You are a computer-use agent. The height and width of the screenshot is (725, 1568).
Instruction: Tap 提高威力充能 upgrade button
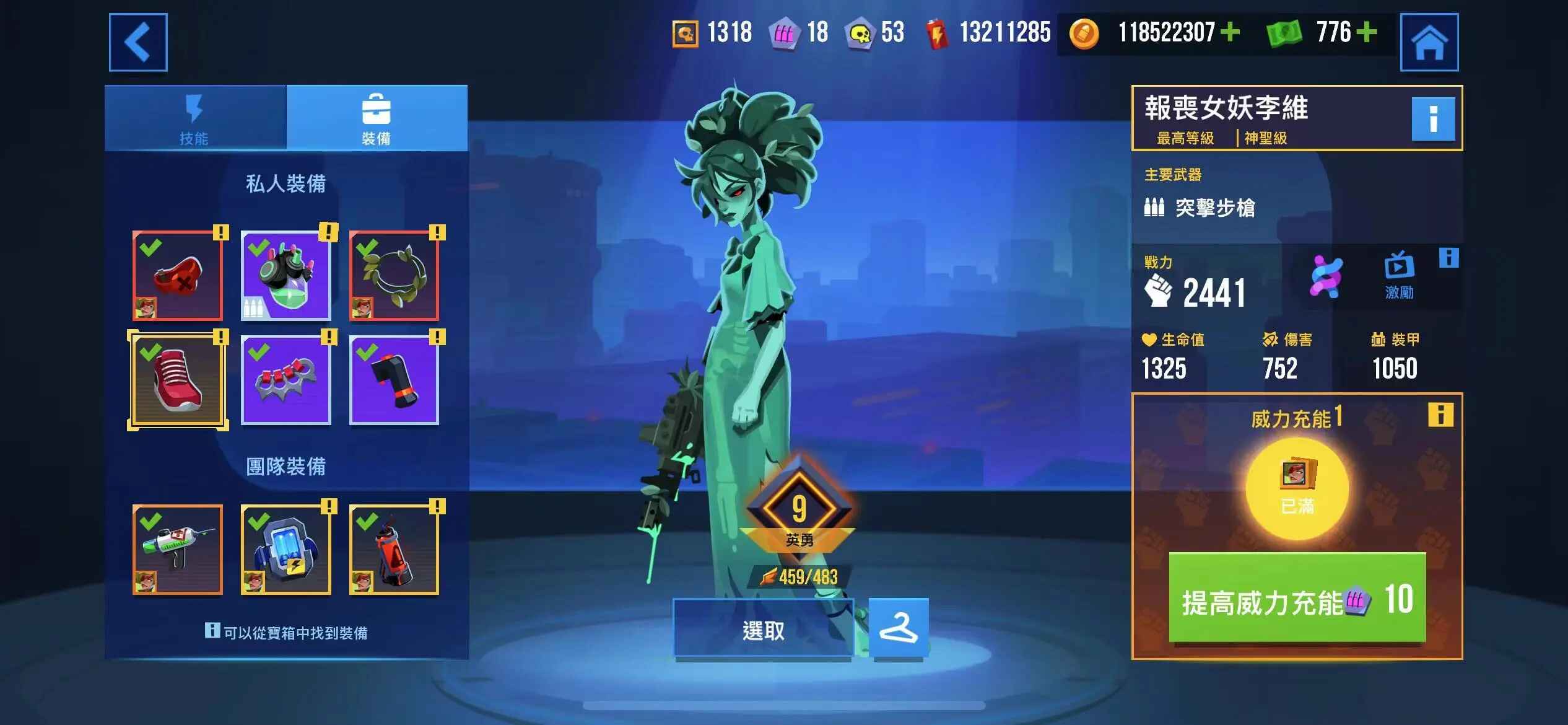point(1297,599)
